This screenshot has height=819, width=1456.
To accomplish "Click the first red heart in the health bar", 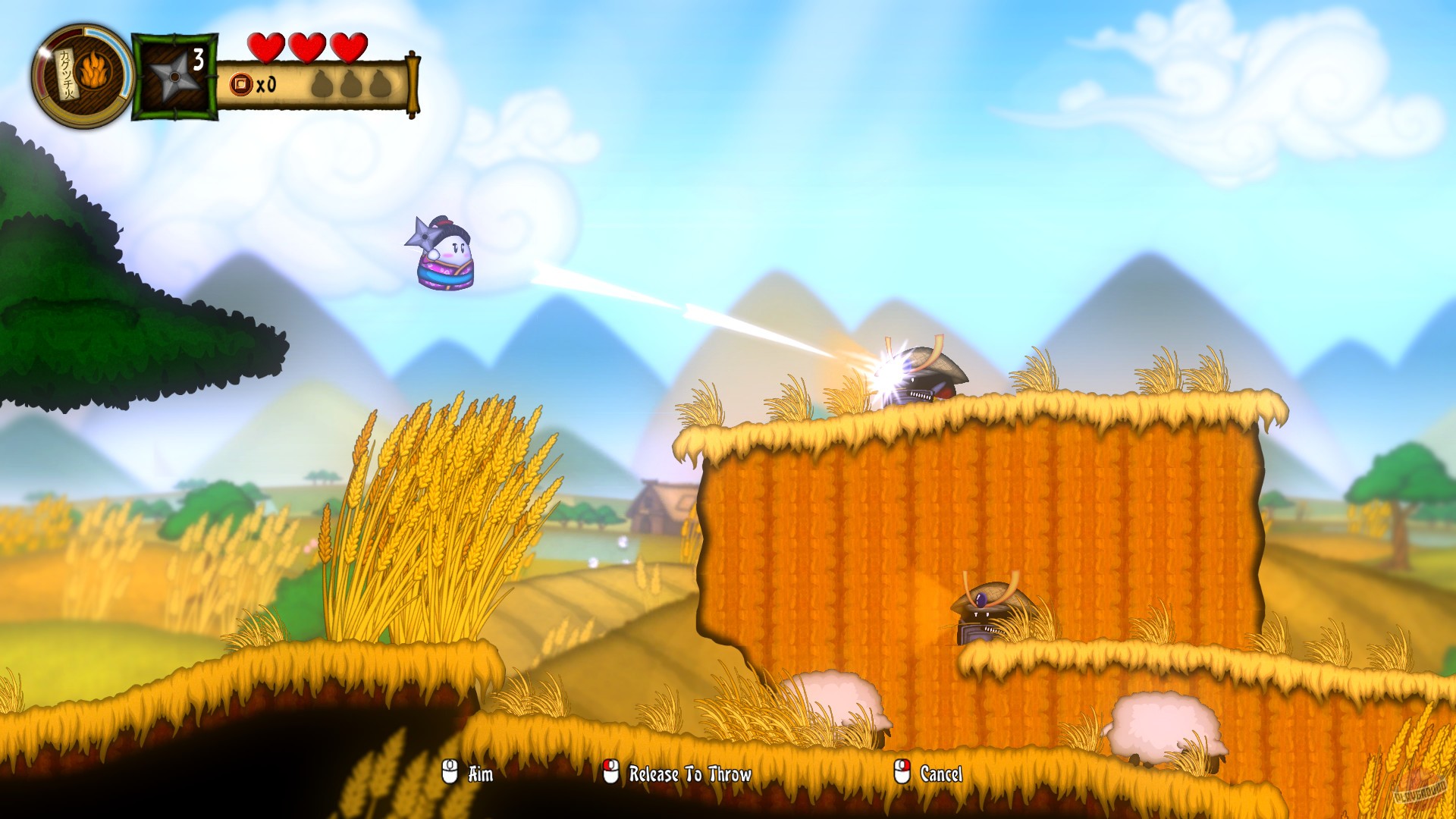I will click(268, 45).
